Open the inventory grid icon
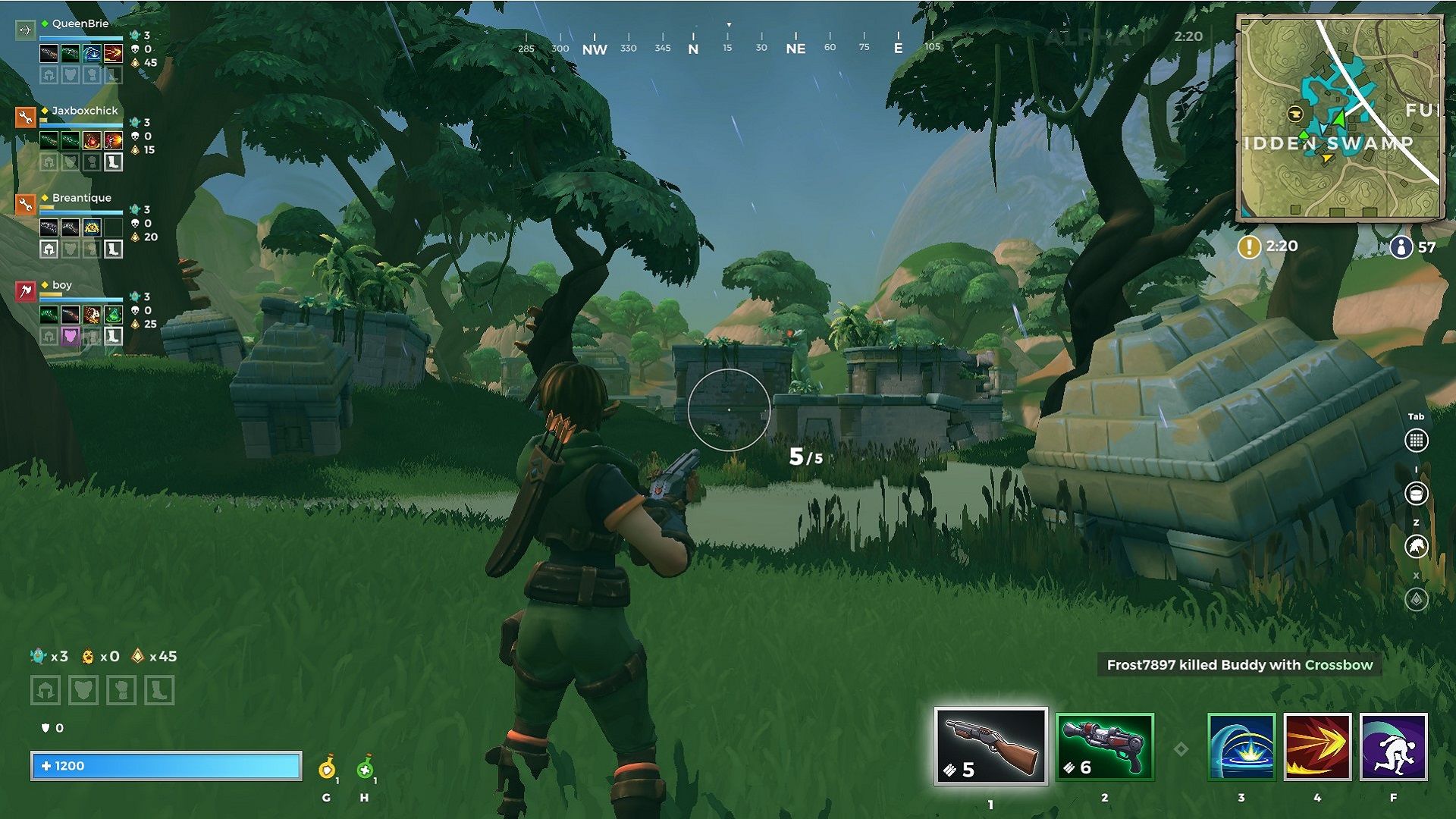The height and width of the screenshot is (819, 1456). point(1416,441)
